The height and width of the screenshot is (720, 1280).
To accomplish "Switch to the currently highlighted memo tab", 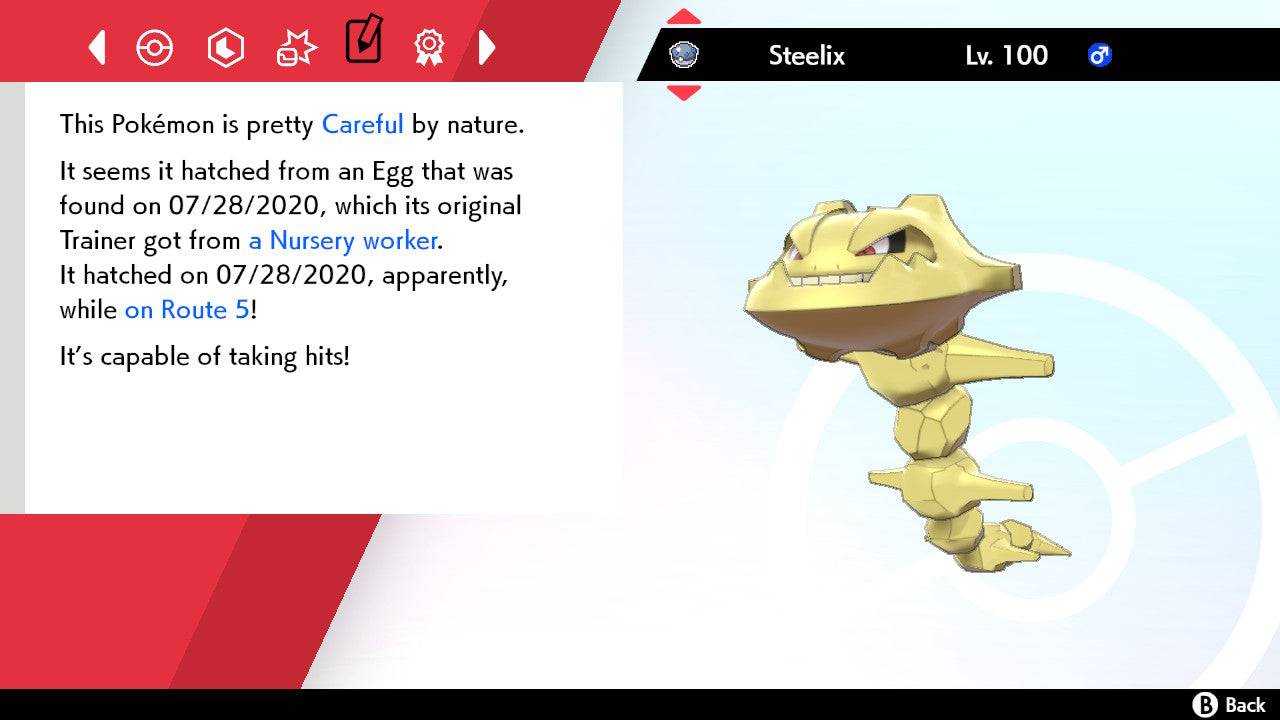I will click(x=363, y=43).
